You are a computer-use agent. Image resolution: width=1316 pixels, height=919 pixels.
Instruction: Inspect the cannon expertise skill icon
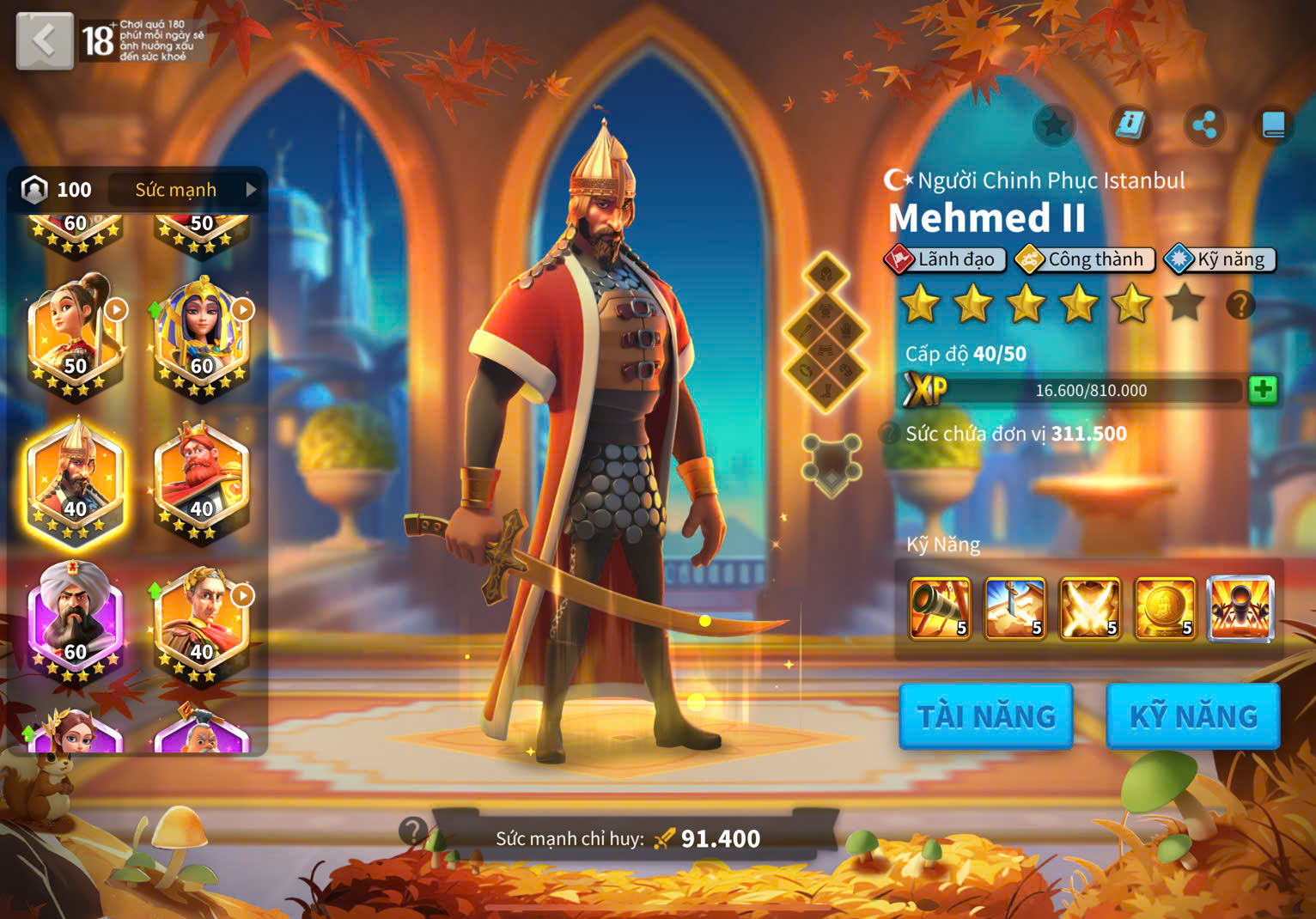(1240, 609)
